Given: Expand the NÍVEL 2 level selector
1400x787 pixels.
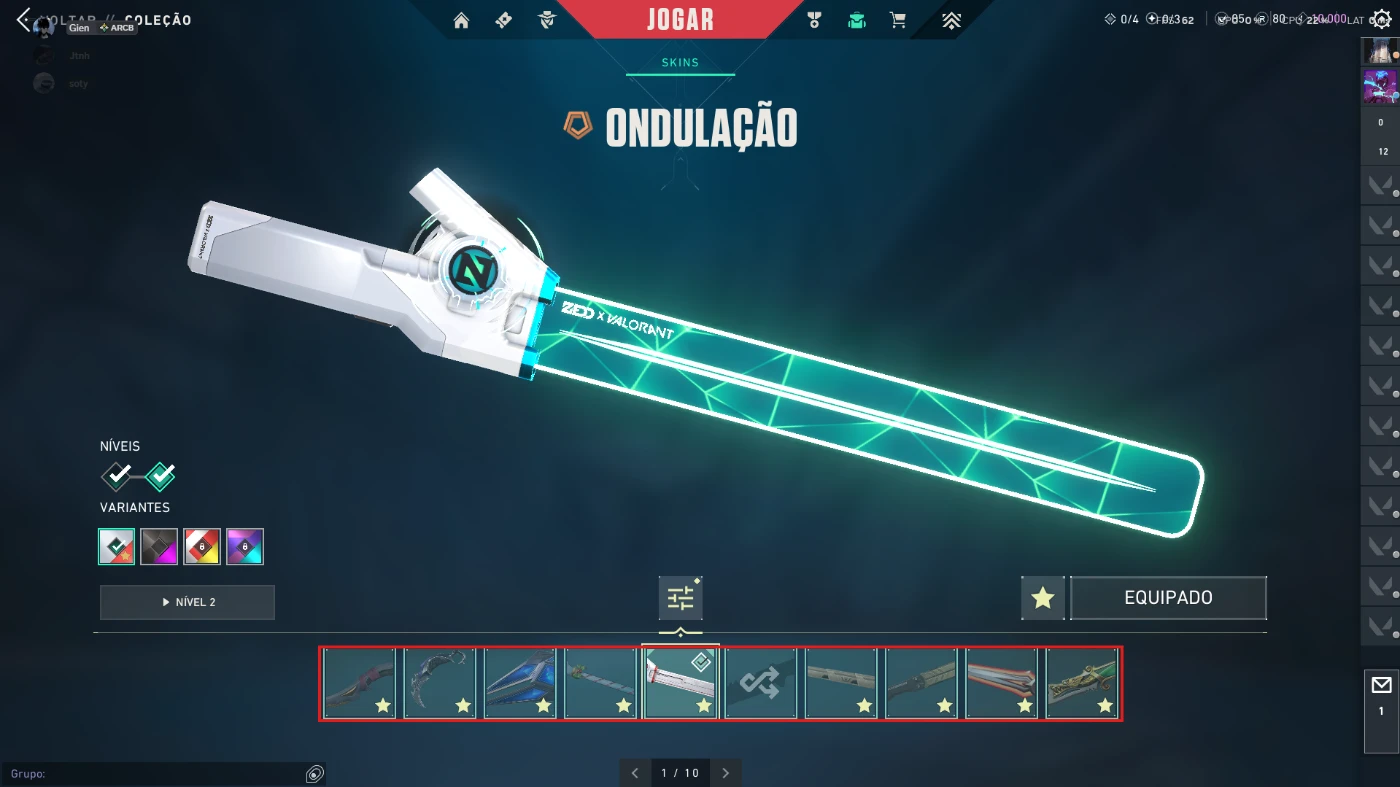Looking at the screenshot, I should (x=186, y=602).
